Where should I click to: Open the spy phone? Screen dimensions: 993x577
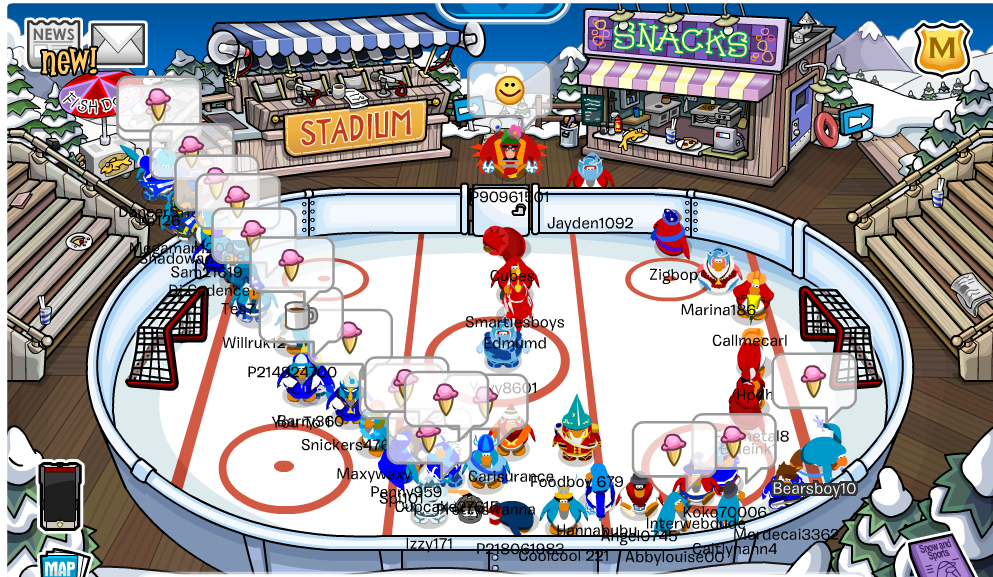pos(60,496)
